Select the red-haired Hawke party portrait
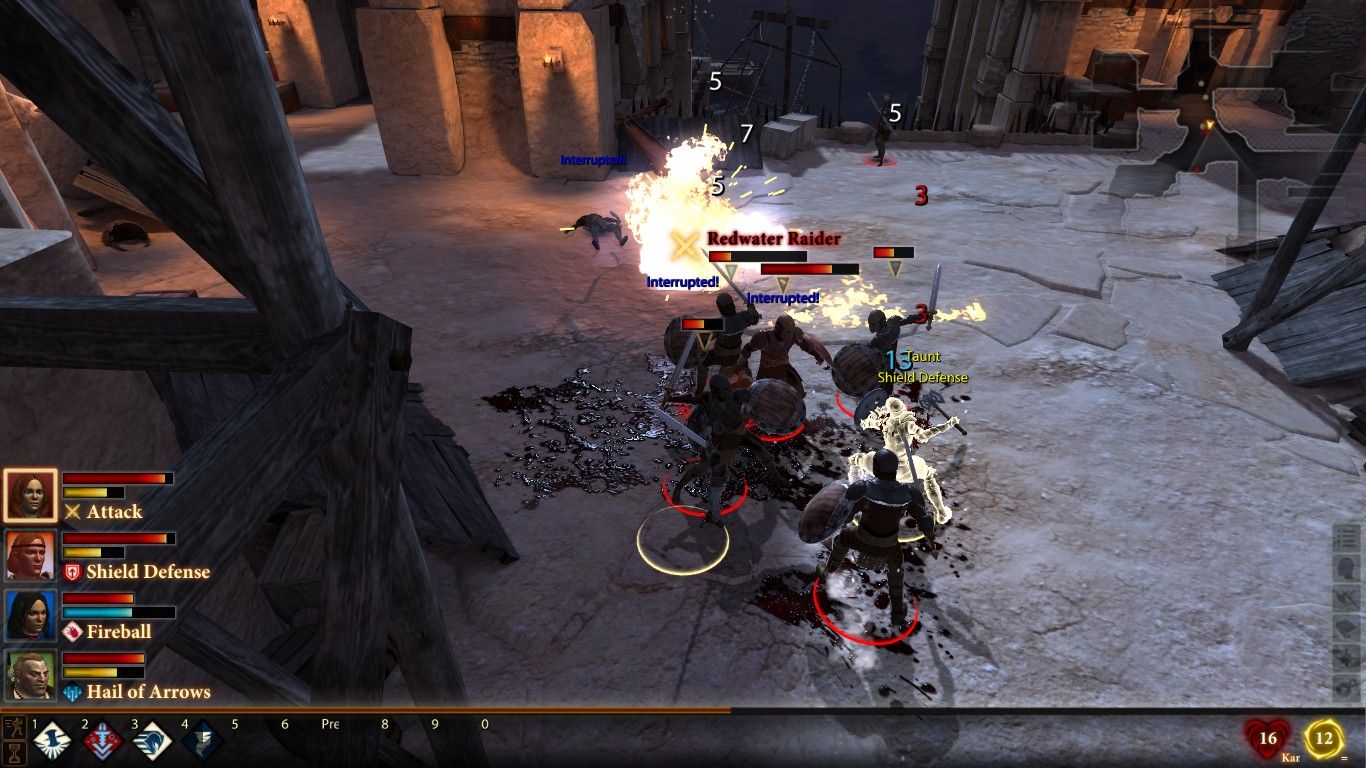1366x768 pixels. point(30,496)
